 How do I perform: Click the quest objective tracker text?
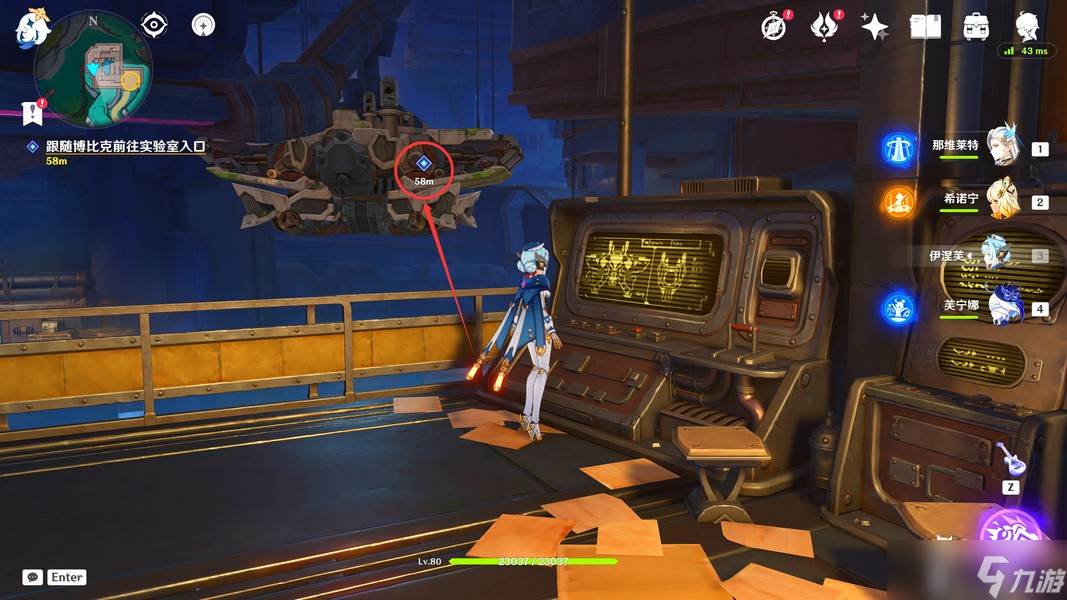tap(125, 146)
